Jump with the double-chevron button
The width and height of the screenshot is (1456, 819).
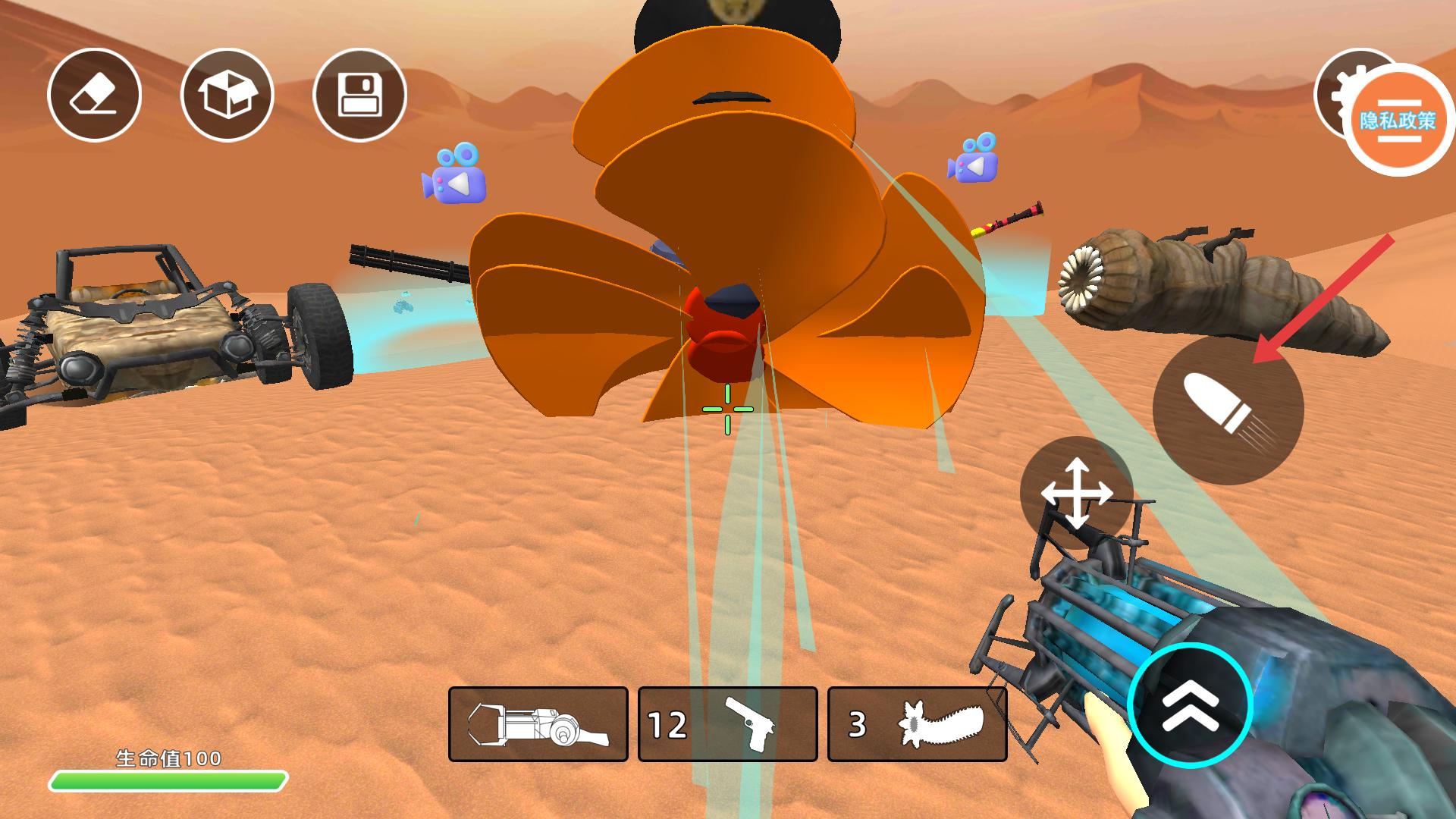click(1190, 705)
